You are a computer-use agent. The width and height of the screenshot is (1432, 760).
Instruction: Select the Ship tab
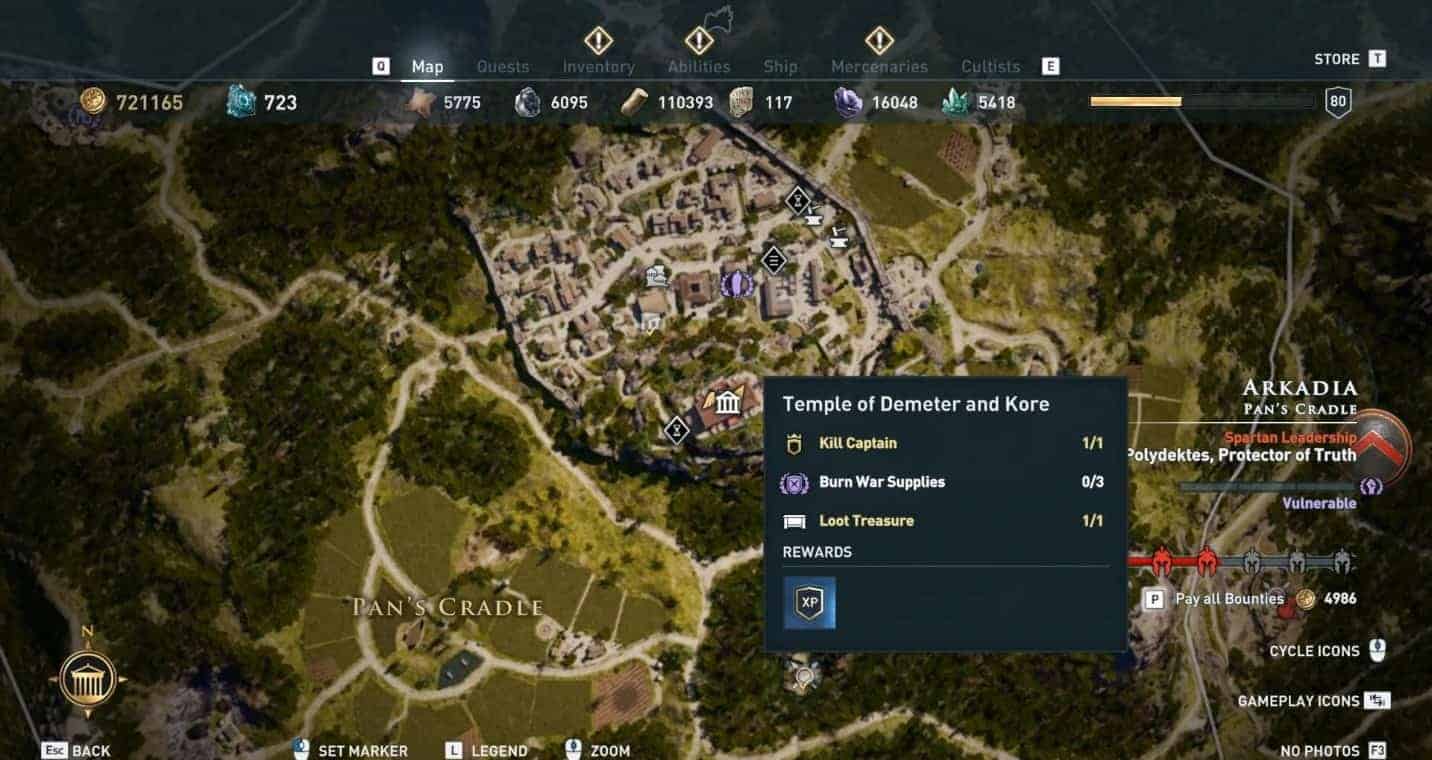(x=780, y=67)
